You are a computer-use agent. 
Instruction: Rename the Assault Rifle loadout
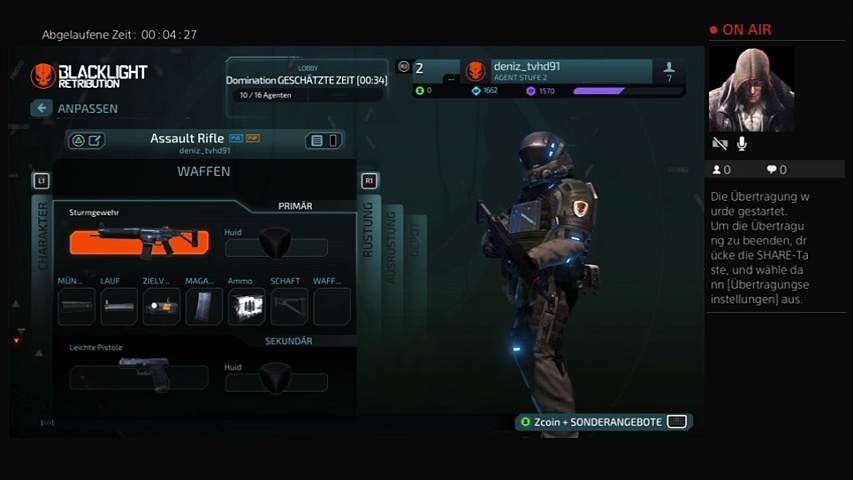95,141
